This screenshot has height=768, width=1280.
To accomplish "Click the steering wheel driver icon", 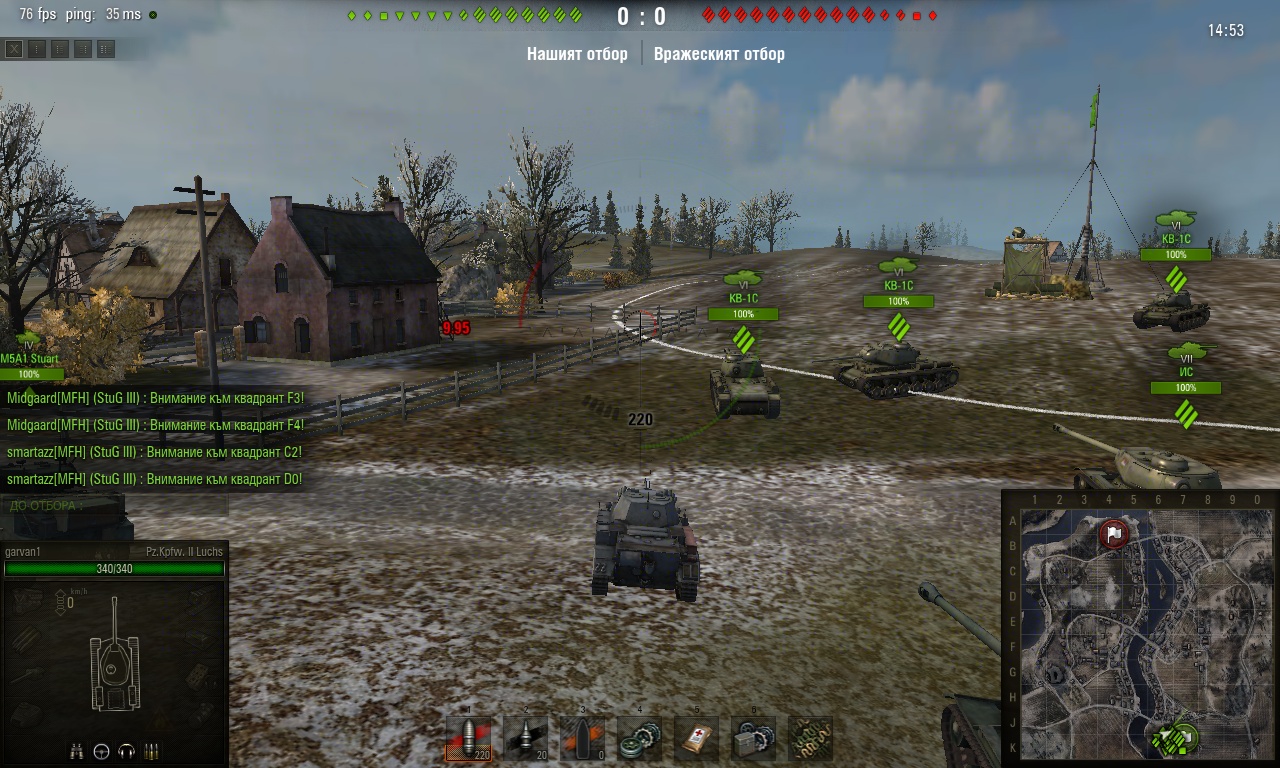I will click(101, 751).
